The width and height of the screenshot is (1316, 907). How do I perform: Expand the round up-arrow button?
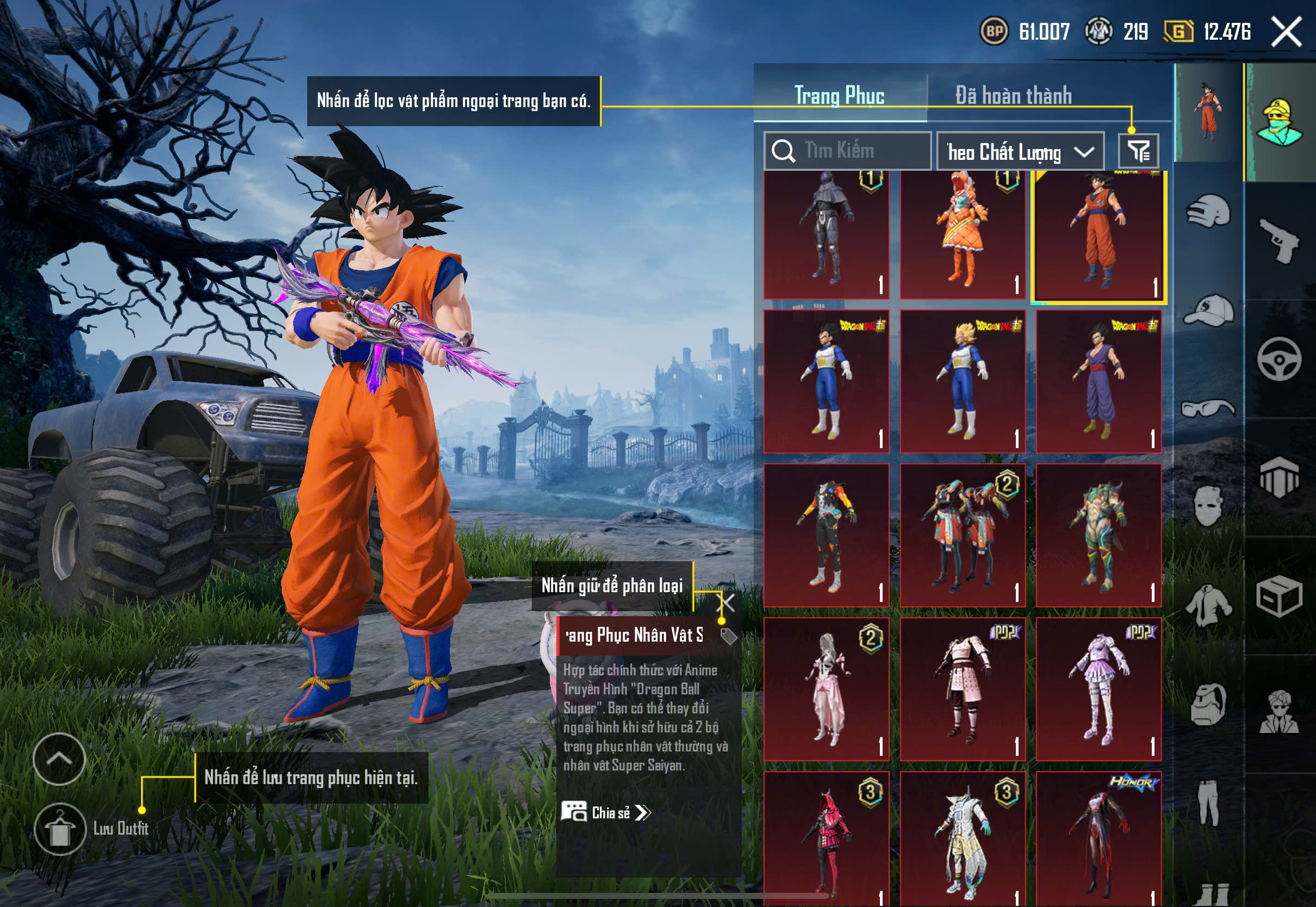tap(59, 759)
